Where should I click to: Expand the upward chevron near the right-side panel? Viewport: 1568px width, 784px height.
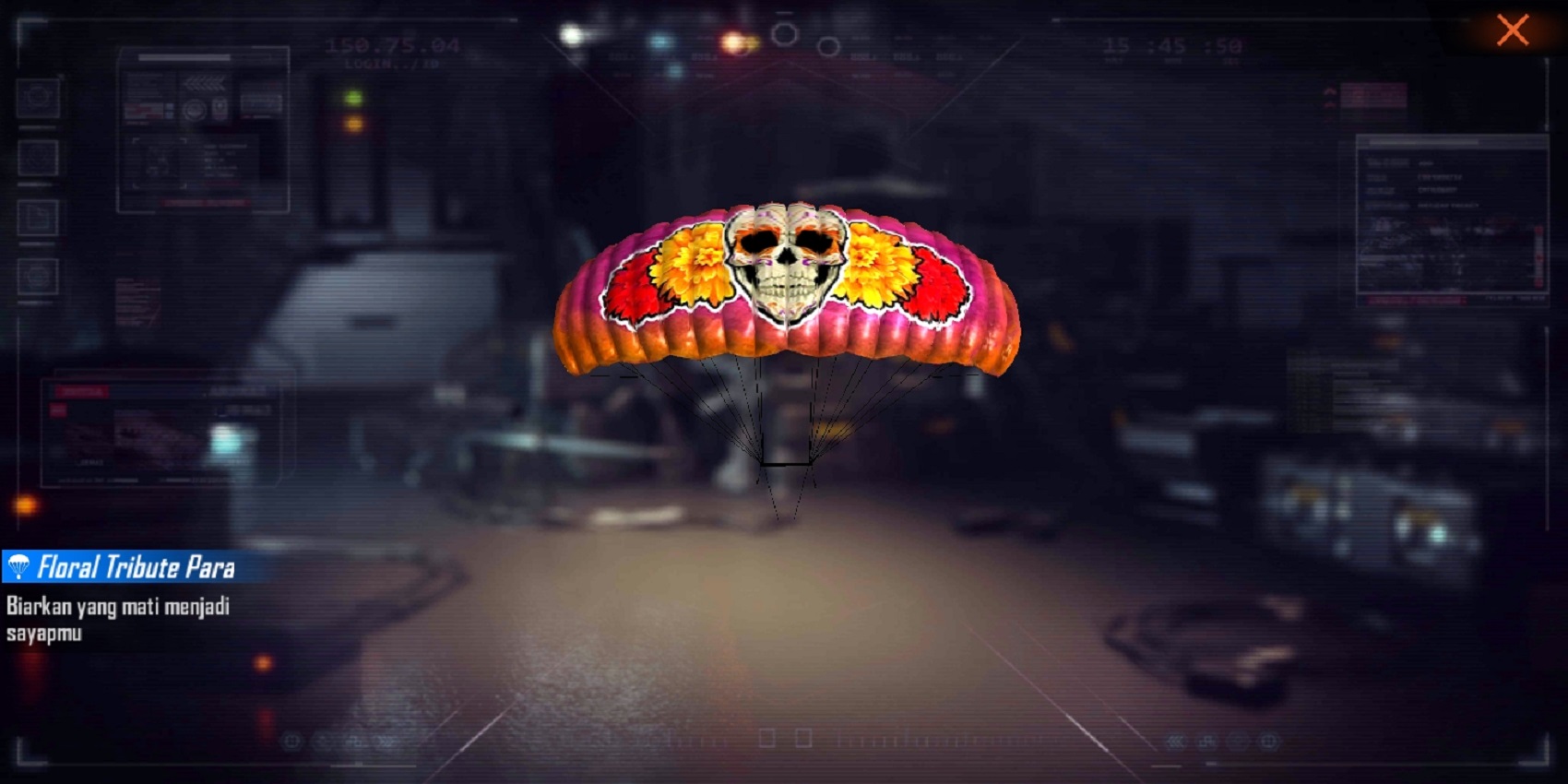tap(1330, 91)
